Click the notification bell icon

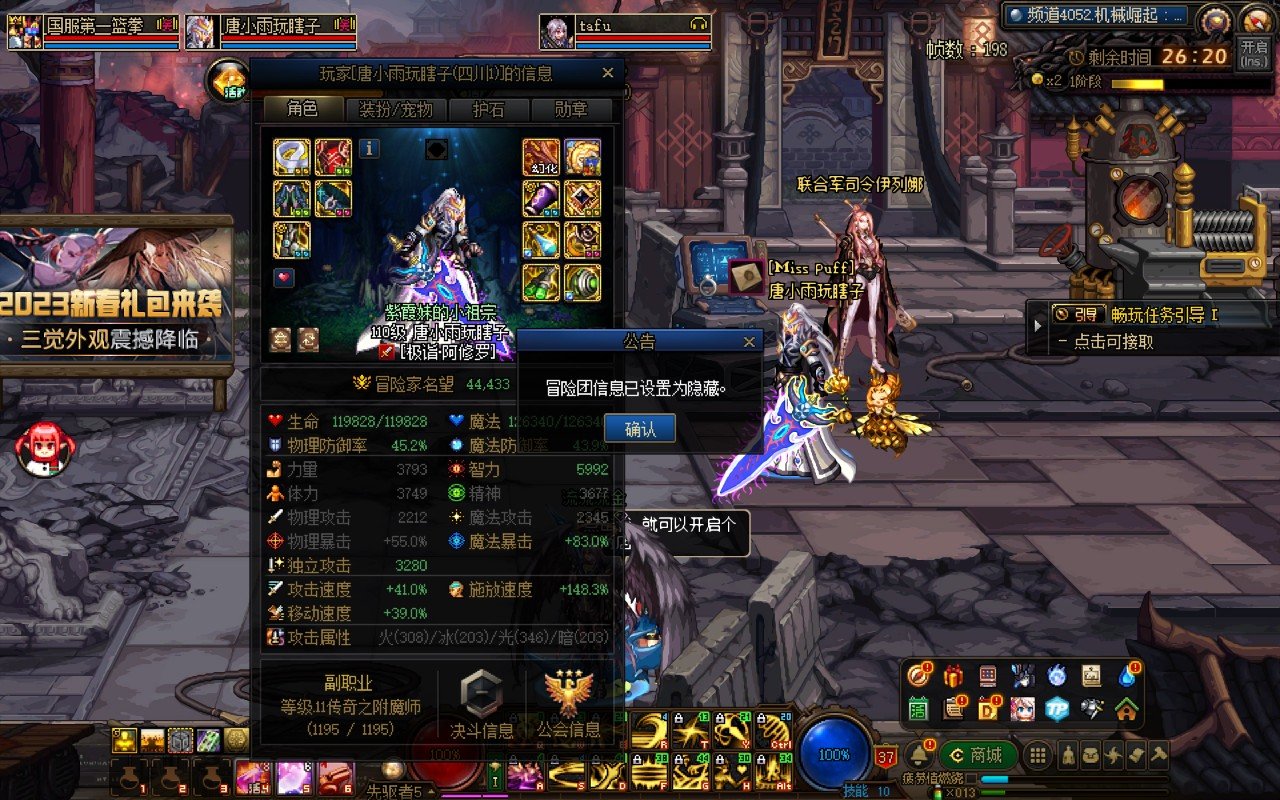pos(918,754)
